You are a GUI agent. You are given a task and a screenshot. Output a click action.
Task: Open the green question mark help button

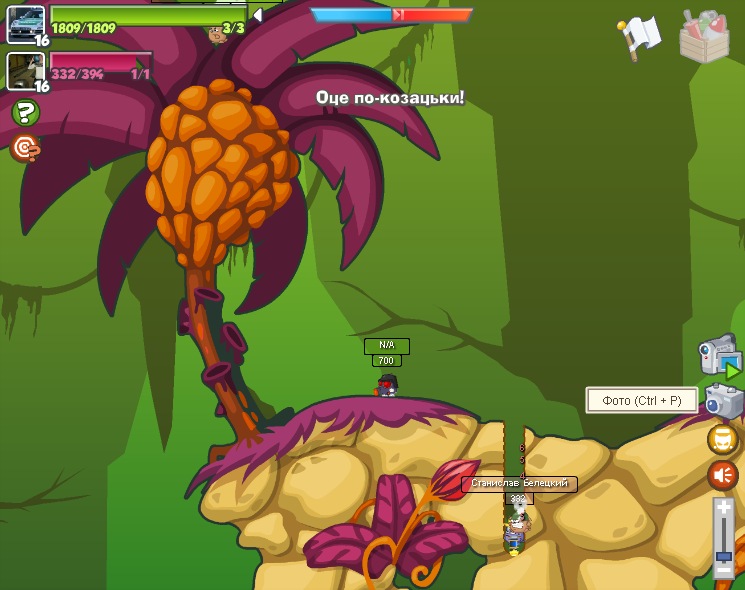click(x=25, y=113)
